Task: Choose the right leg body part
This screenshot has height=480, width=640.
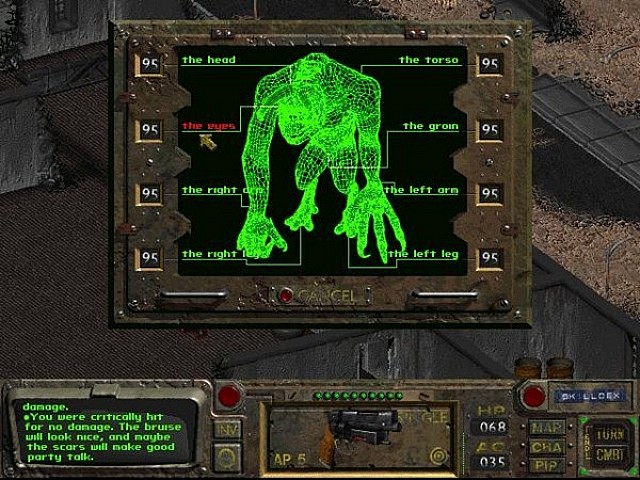Action: tap(210, 254)
